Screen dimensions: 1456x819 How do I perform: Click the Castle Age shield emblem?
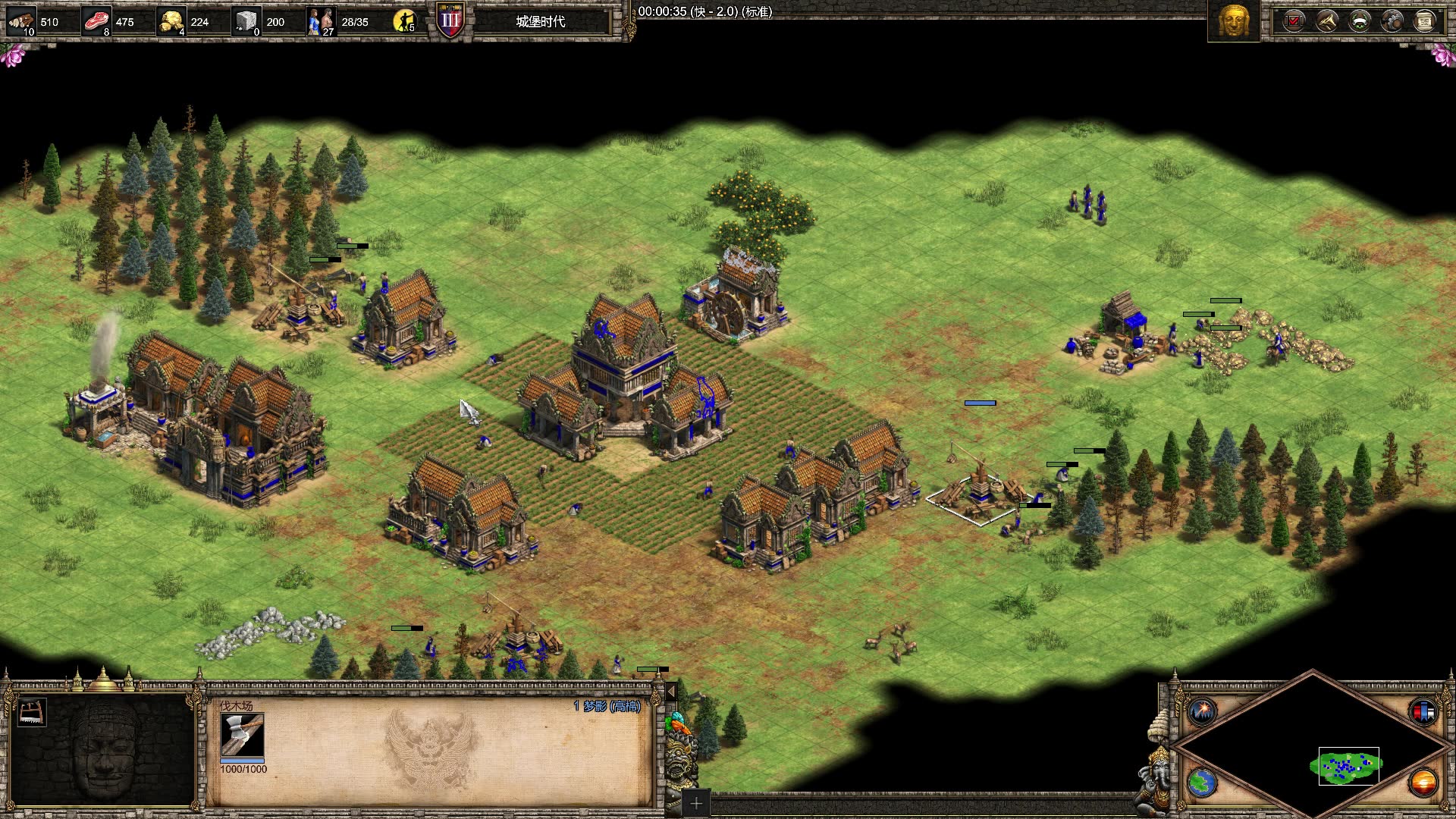[450, 21]
